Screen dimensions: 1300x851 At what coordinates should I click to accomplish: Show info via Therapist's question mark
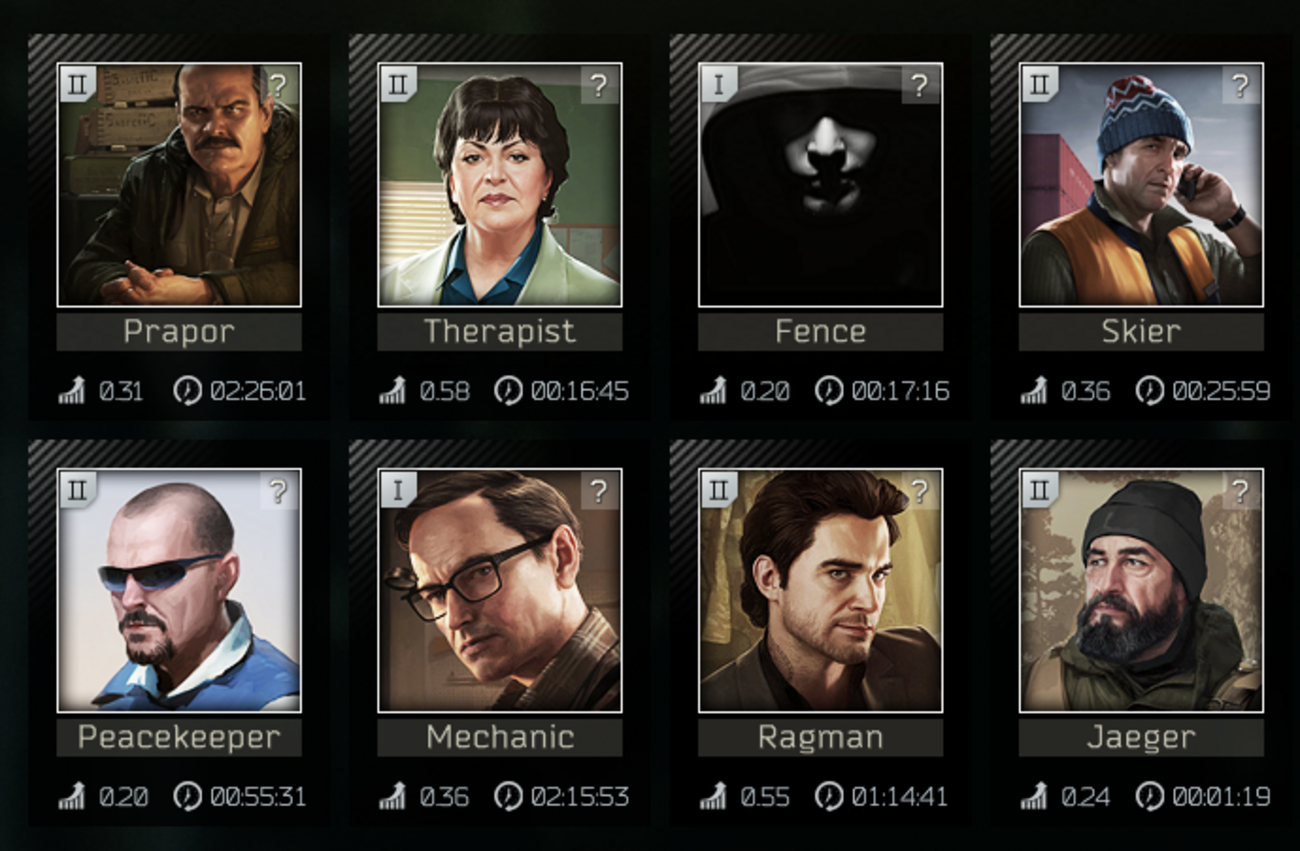click(600, 86)
